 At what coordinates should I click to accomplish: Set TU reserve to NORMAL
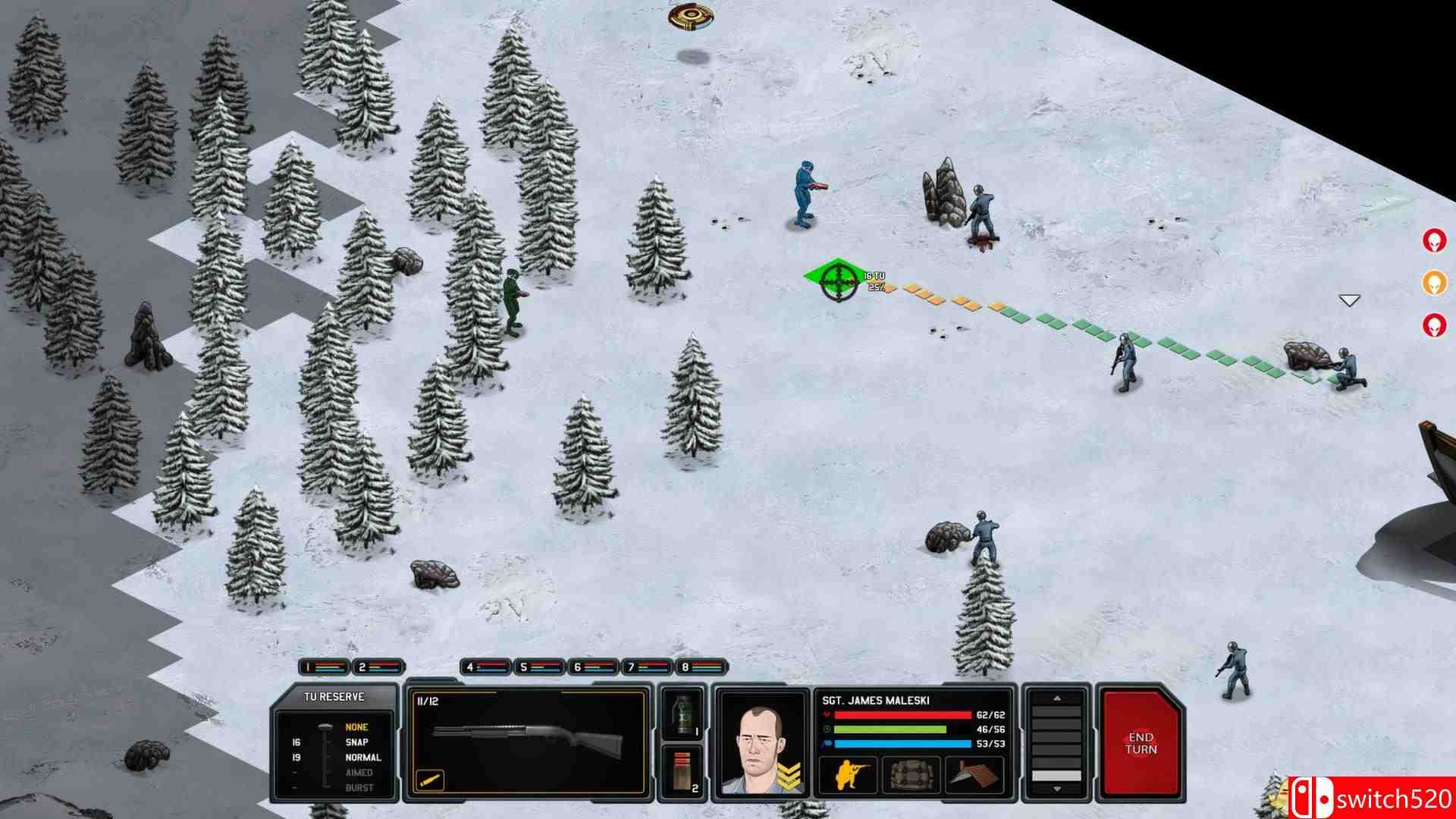click(x=362, y=757)
